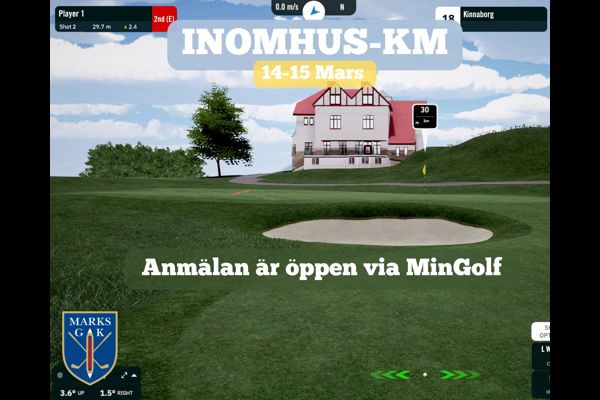Shift aim right using the green right arrows
The image size is (600, 400).
tap(460, 375)
